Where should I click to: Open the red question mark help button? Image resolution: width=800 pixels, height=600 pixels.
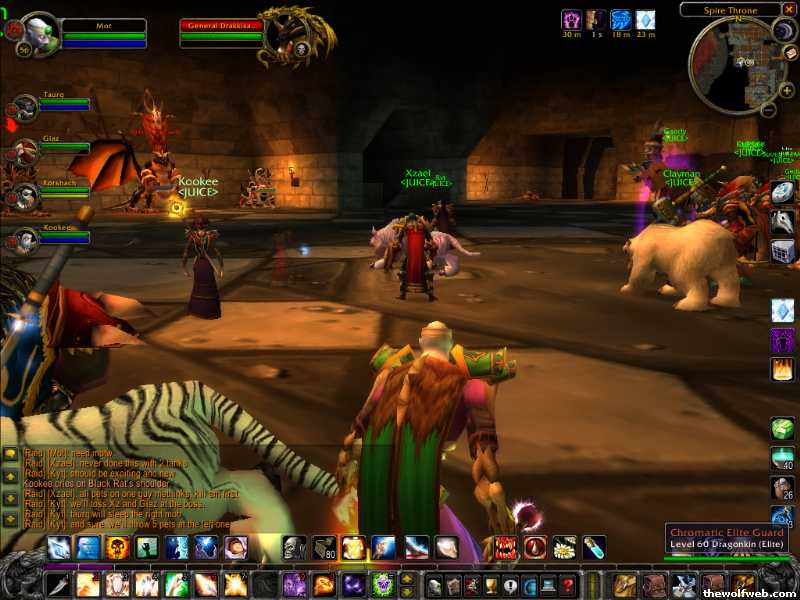568,586
